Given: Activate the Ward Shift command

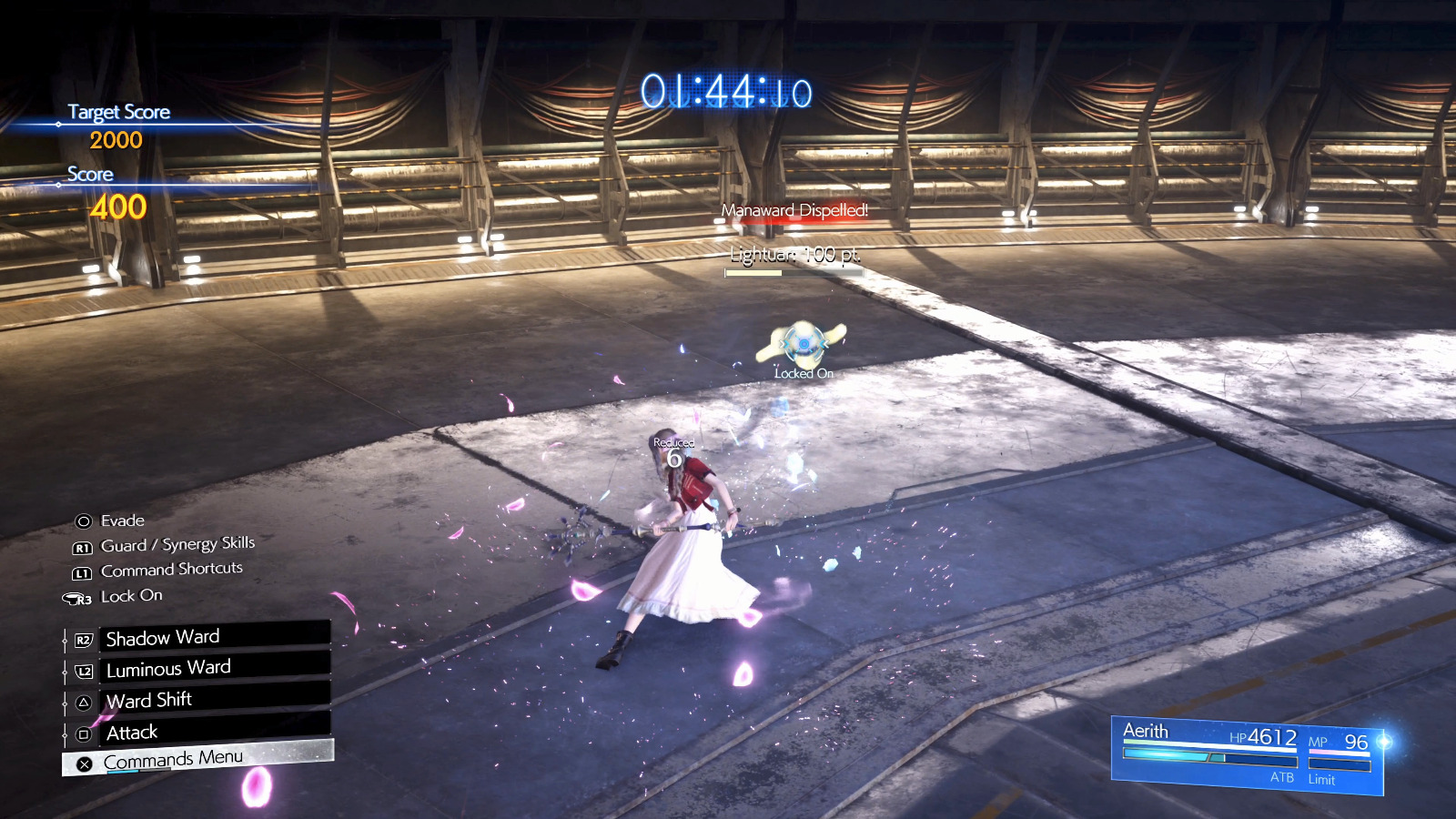Looking at the screenshot, I should click(x=213, y=700).
